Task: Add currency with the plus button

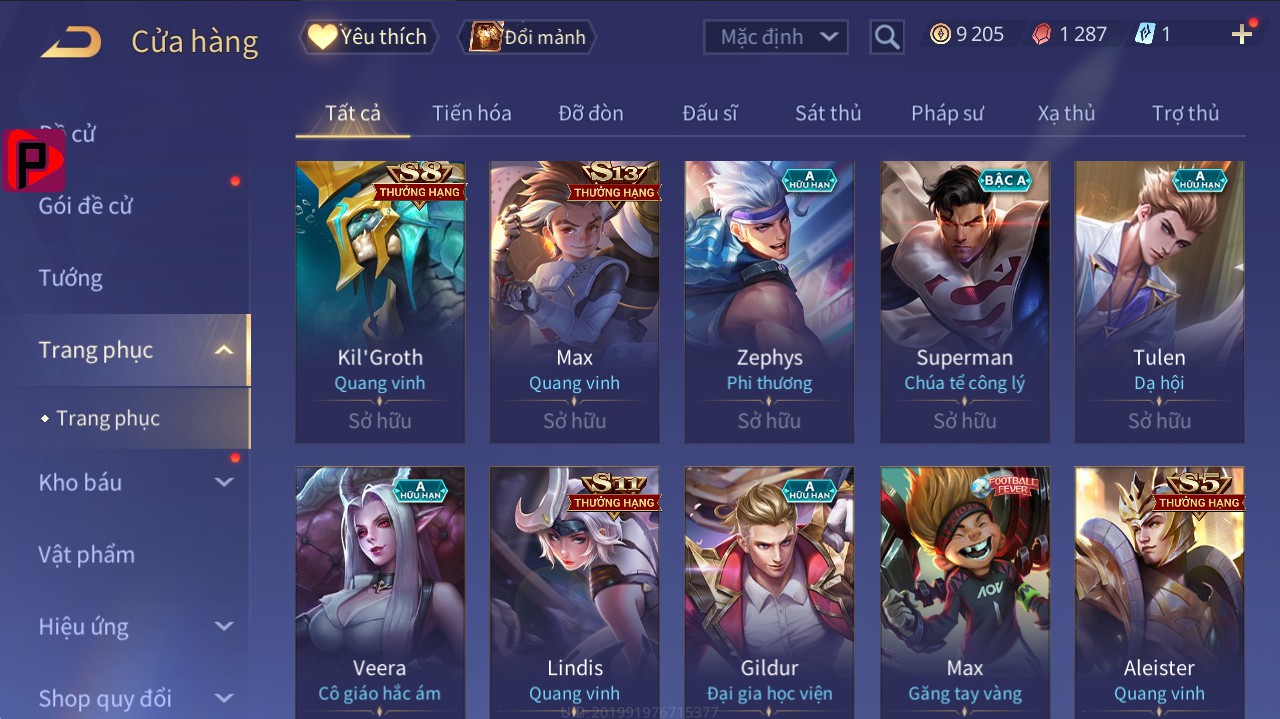Action: pyautogui.click(x=1242, y=35)
